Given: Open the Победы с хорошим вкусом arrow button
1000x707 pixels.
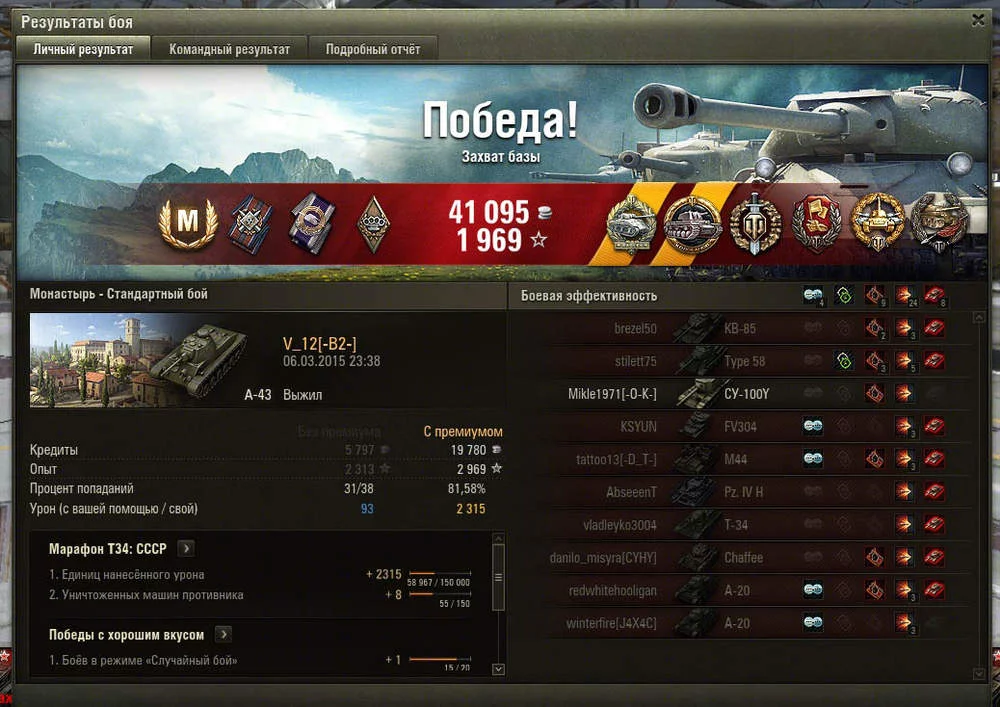Looking at the screenshot, I should pyautogui.click(x=224, y=634).
